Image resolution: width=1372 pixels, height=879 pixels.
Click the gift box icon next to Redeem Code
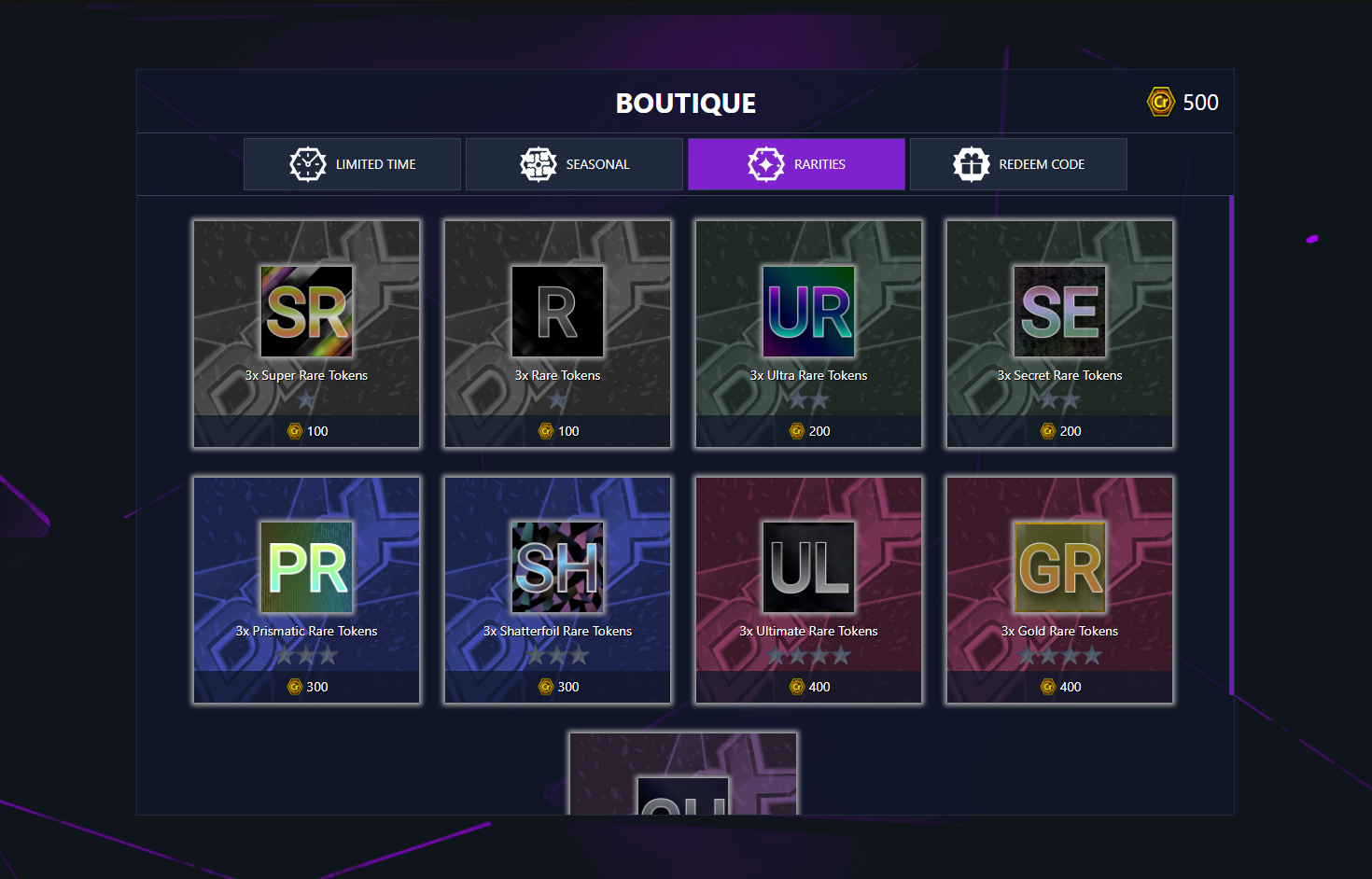[x=971, y=163]
